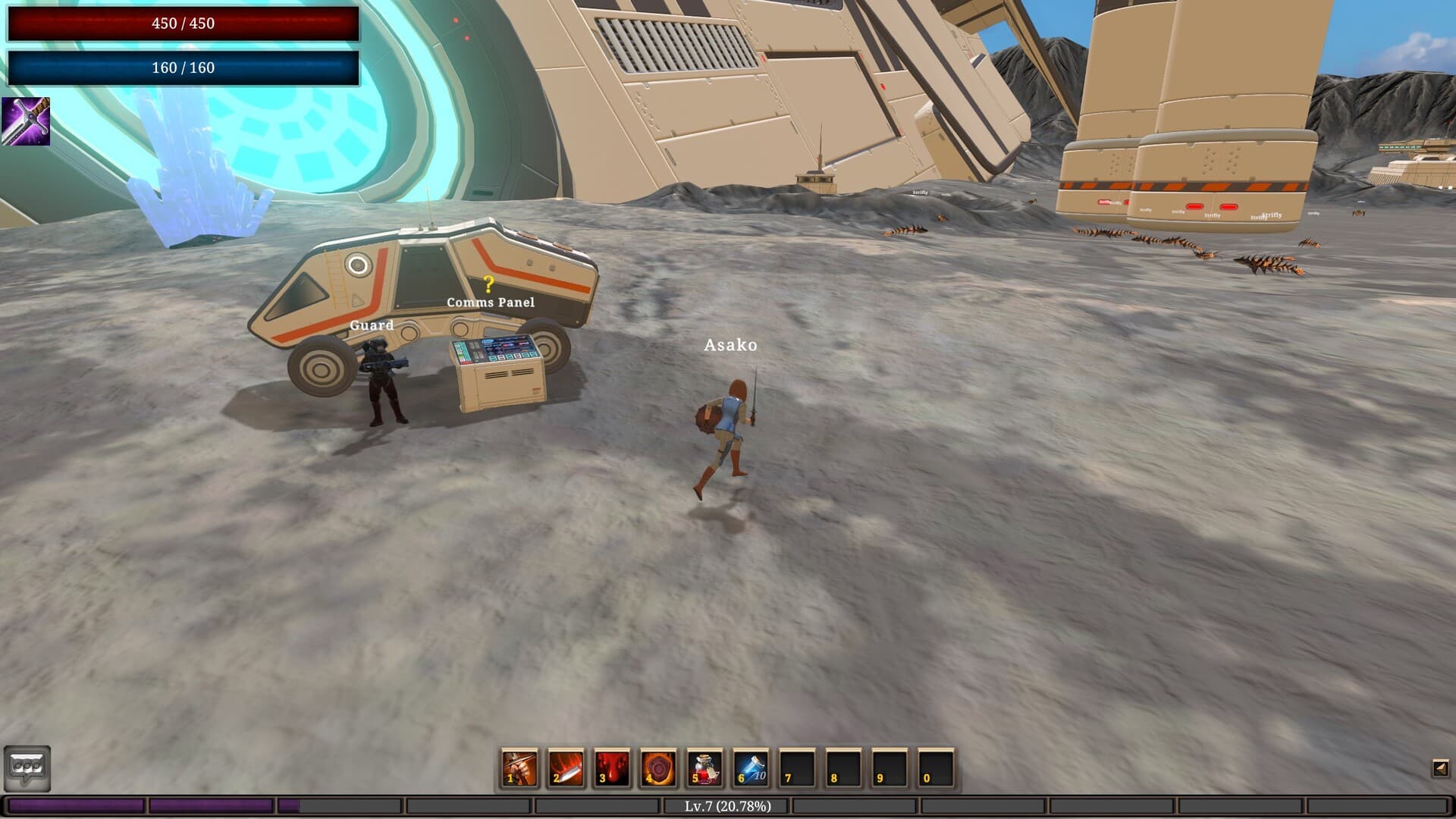This screenshot has height=819, width=1456.
Task: Click the red 450/450 health bar
Action: pyautogui.click(x=182, y=23)
